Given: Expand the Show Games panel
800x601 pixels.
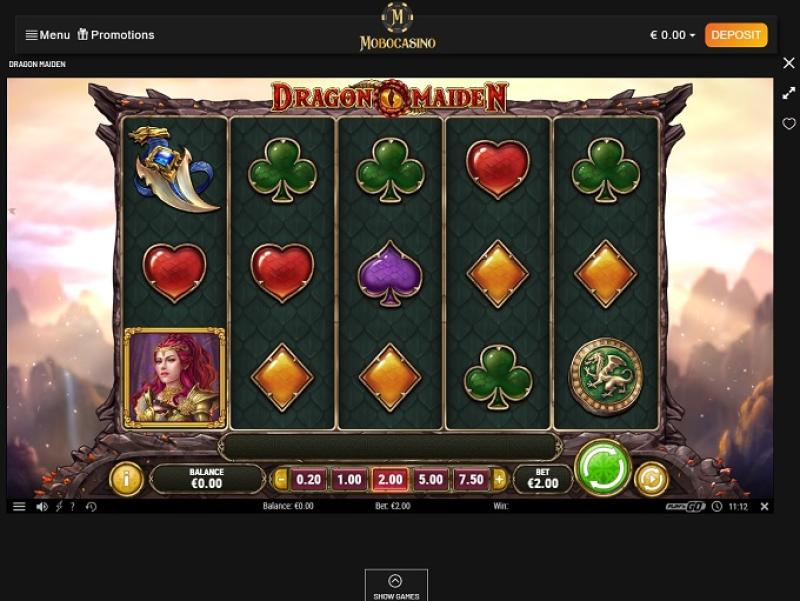Looking at the screenshot, I should click(x=396, y=586).
